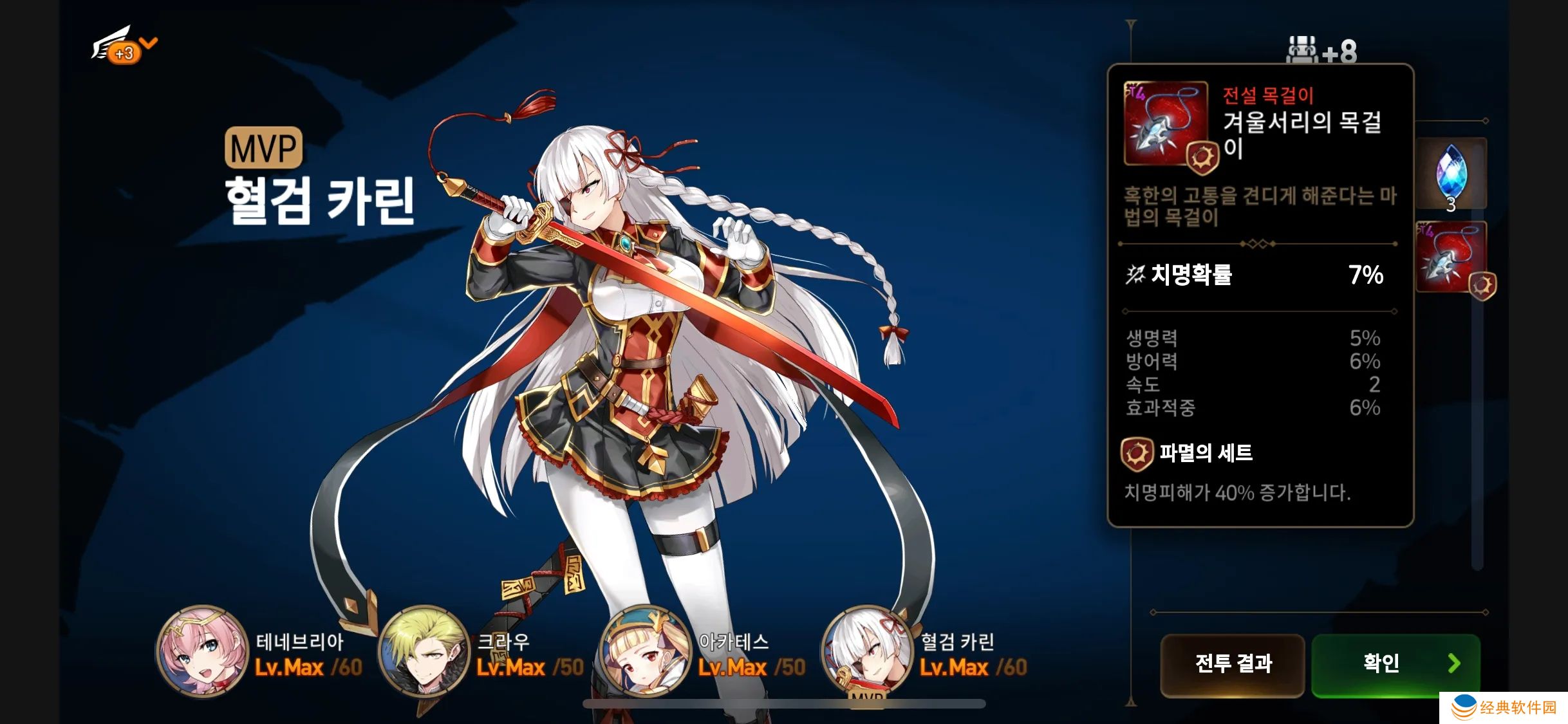Viewport: 1568px width, 724px height.
Task: Open the 전투 결과 battle results
Action: [x=1232, y=664]
